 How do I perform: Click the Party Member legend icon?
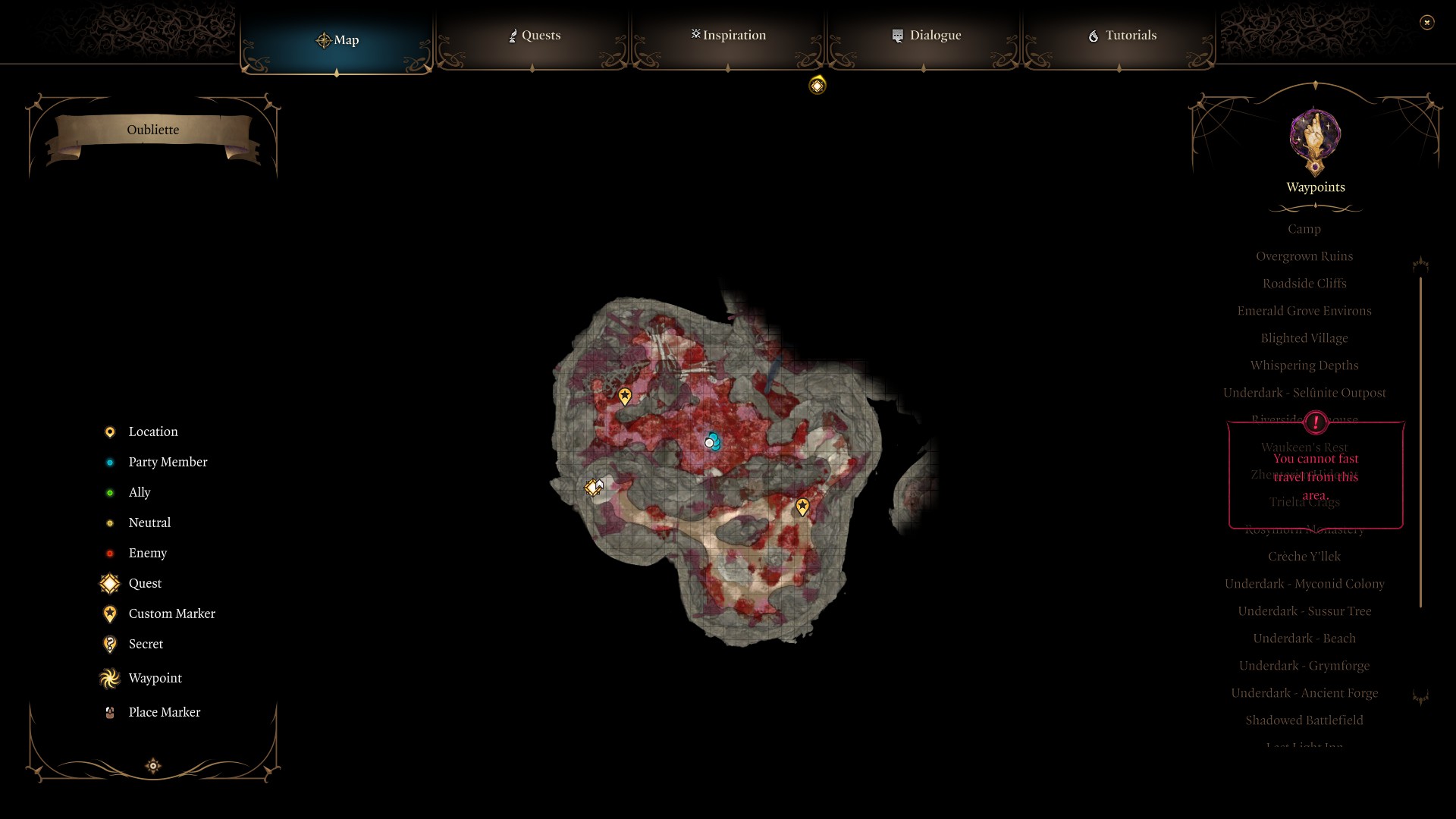[x=109, y=462]
